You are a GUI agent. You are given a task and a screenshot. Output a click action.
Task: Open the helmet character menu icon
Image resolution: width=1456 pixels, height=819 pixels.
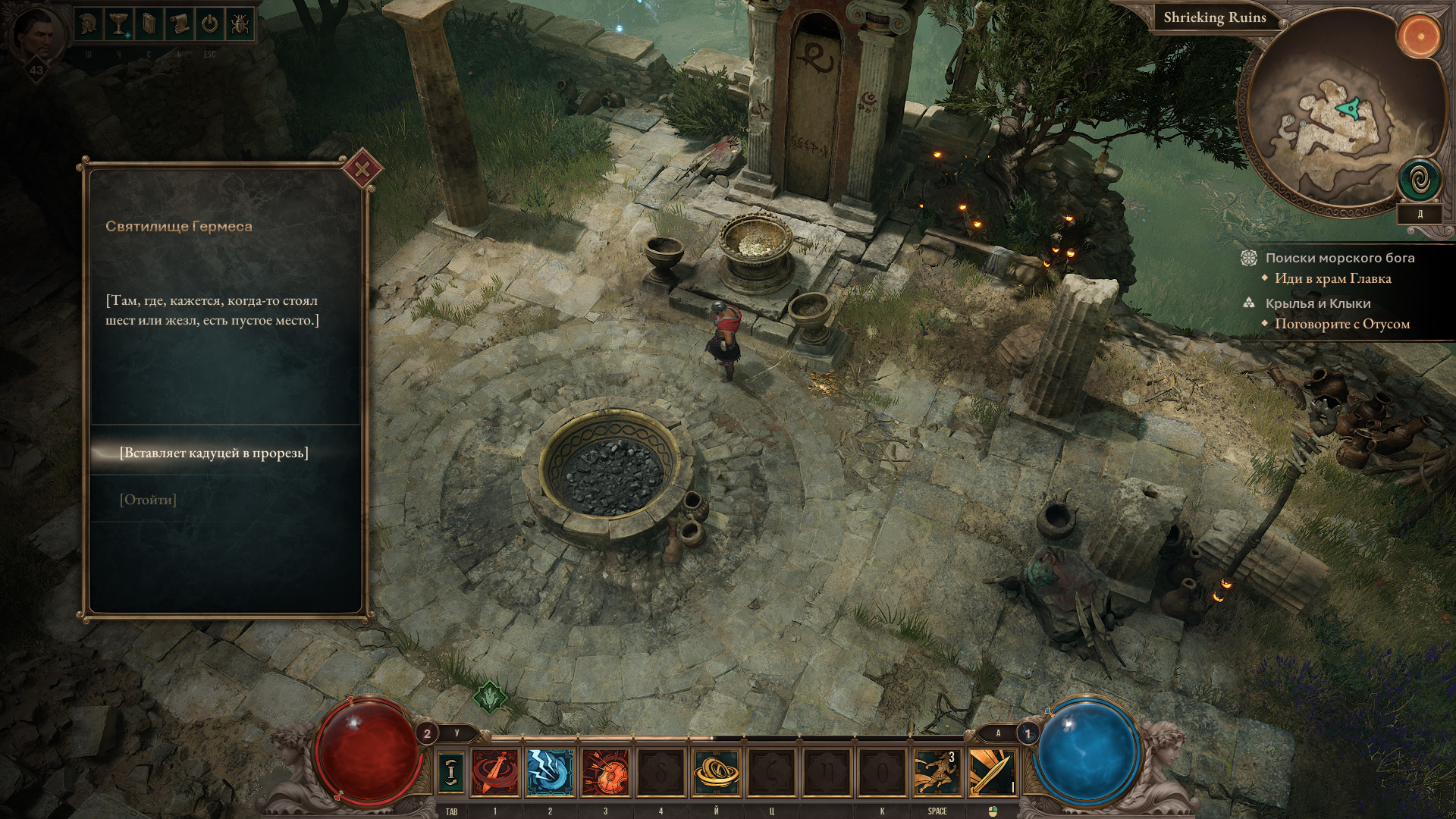click(x=89, y=24)
